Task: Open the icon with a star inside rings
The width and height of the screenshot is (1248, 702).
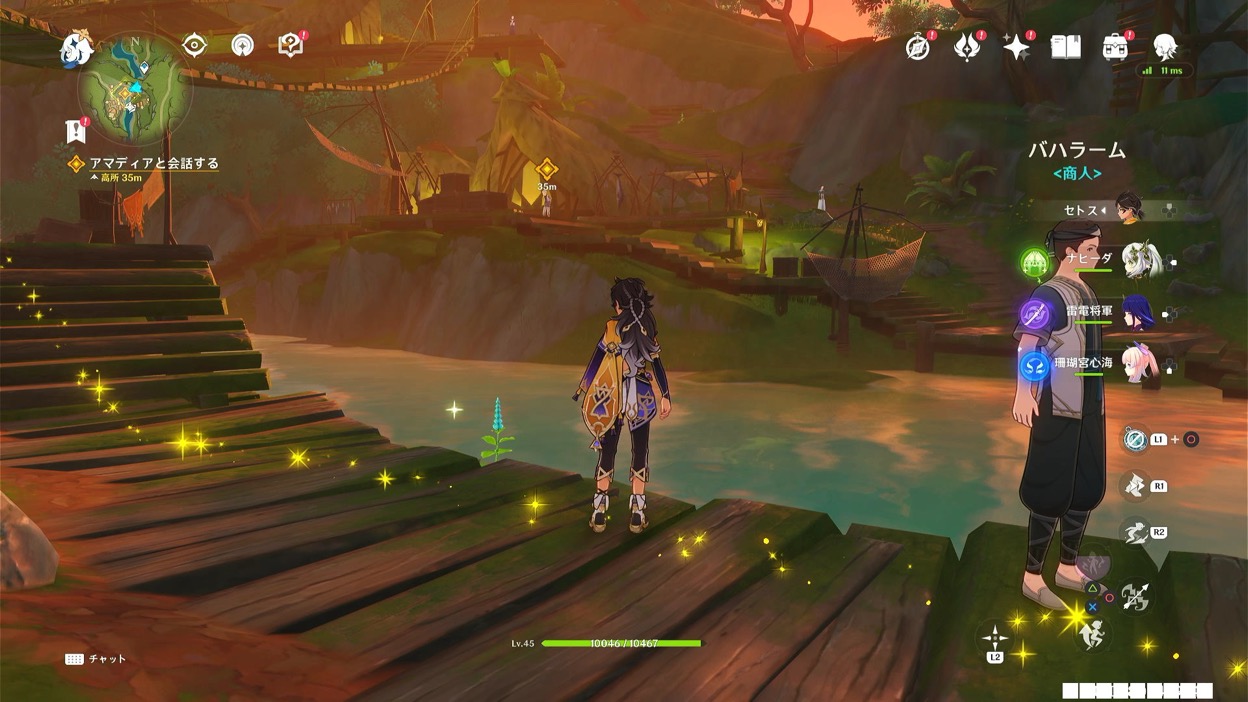Action: (243, 45)
